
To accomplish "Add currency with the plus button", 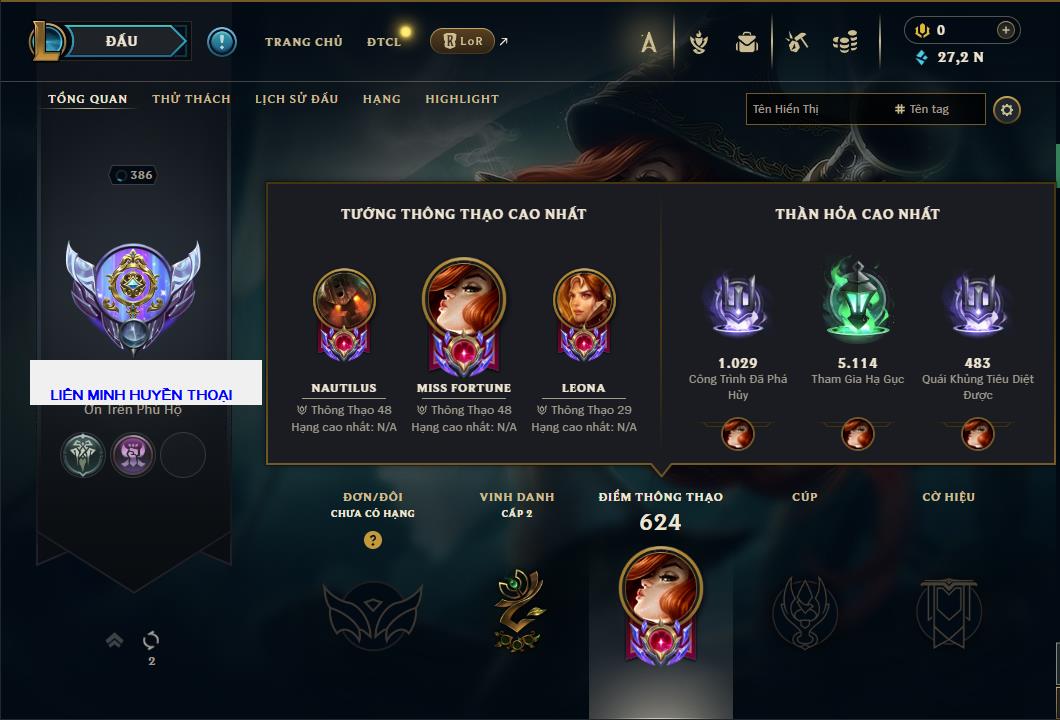I will pyautogui.click(x=1006, y=30).
